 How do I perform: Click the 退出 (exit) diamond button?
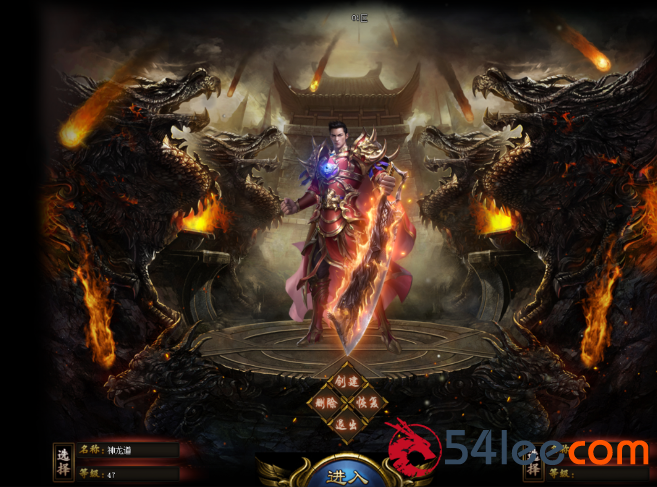coord(346,423)
